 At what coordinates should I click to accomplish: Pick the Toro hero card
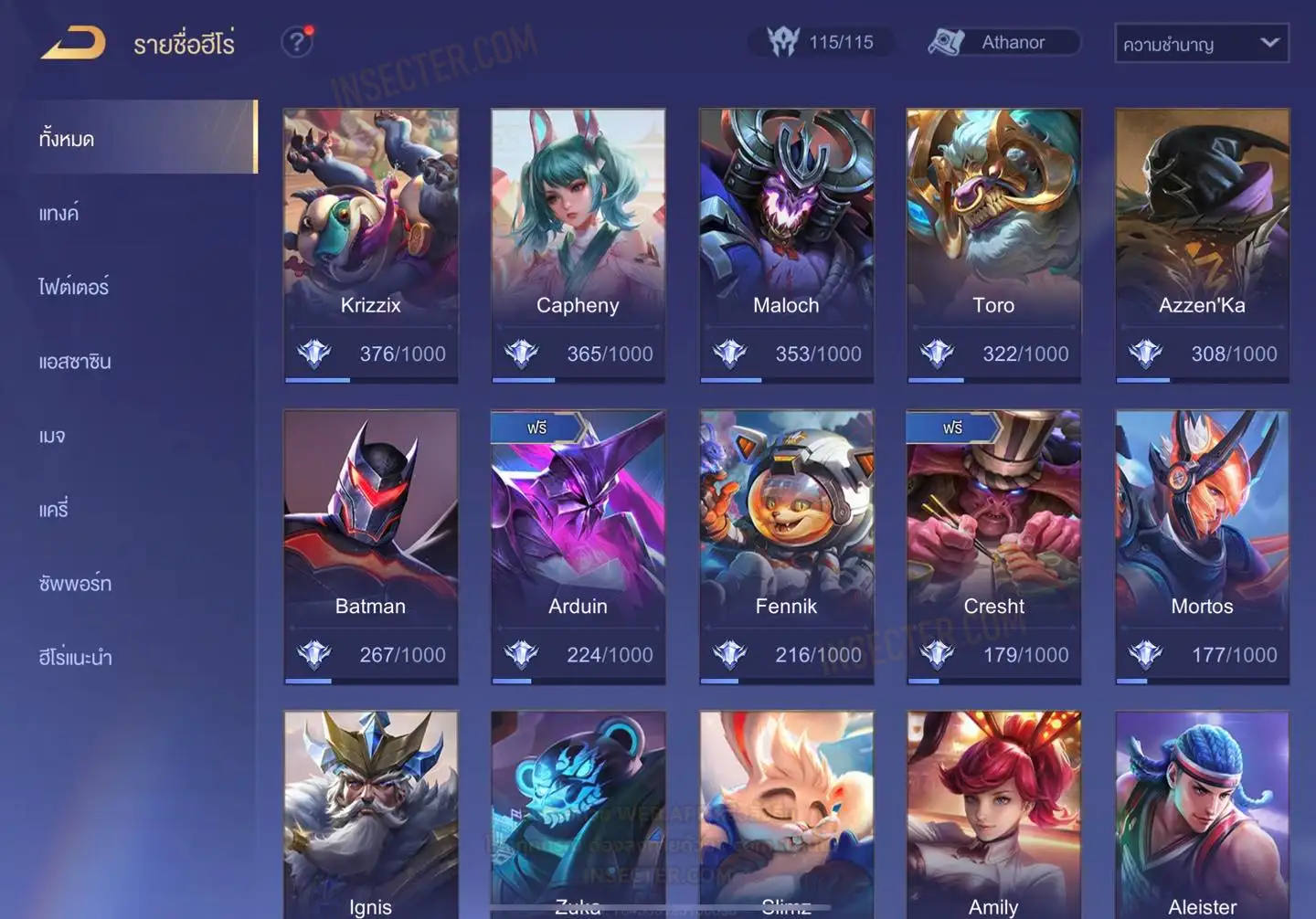click(993, 245)
